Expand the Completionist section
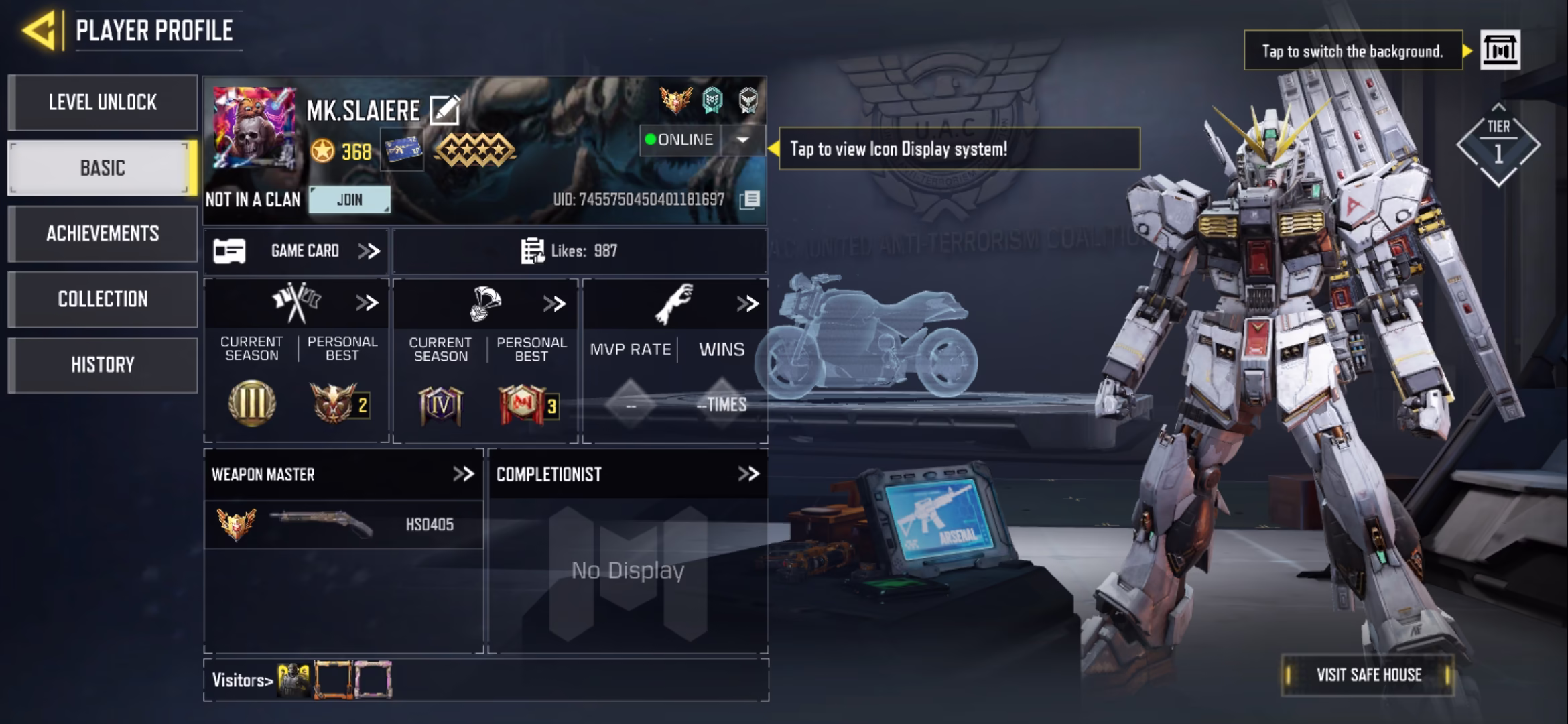 [x=748, y=475]
